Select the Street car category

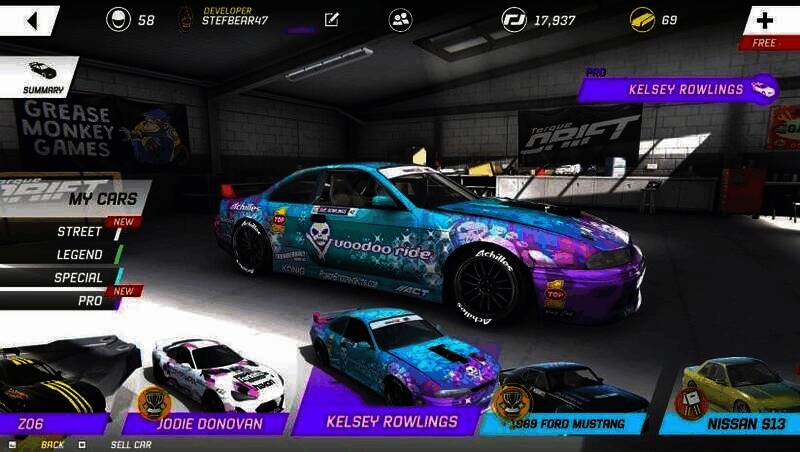(79, 232)
